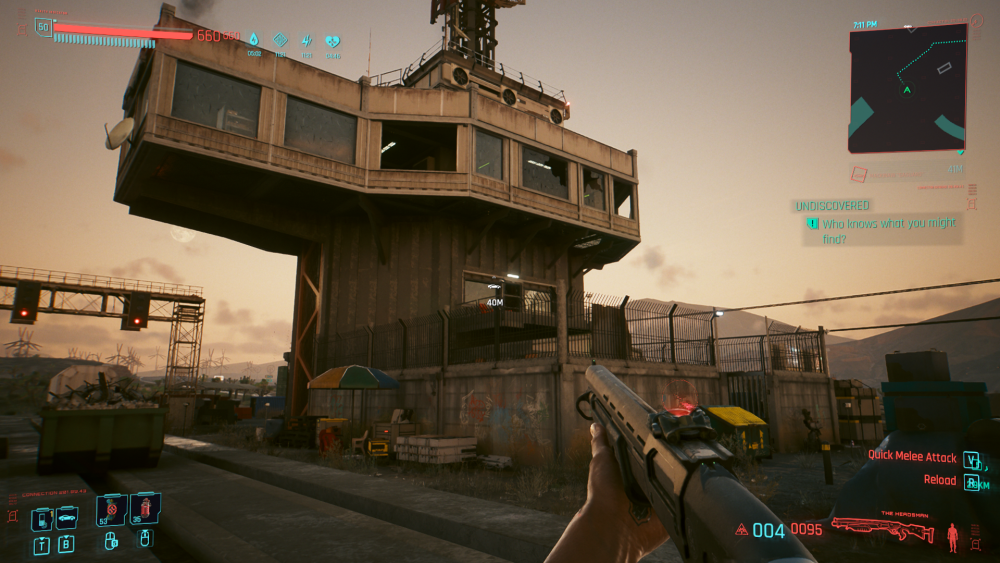Select the red grenade slot with 35
The image size is (1000, 563).
pyautogui.click(x=144, y=509)
